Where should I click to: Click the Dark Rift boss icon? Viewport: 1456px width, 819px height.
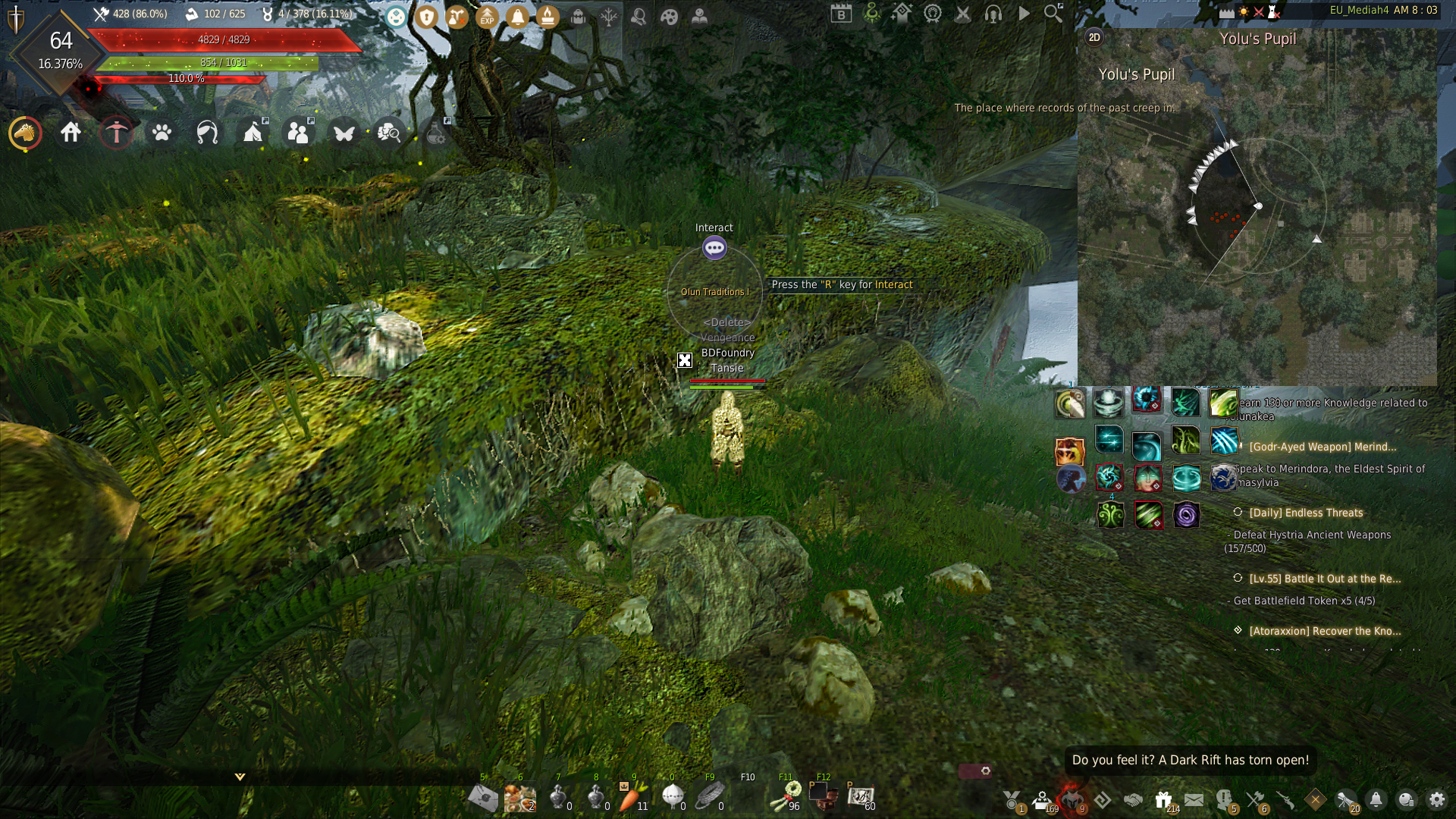tap(1072, 799)
